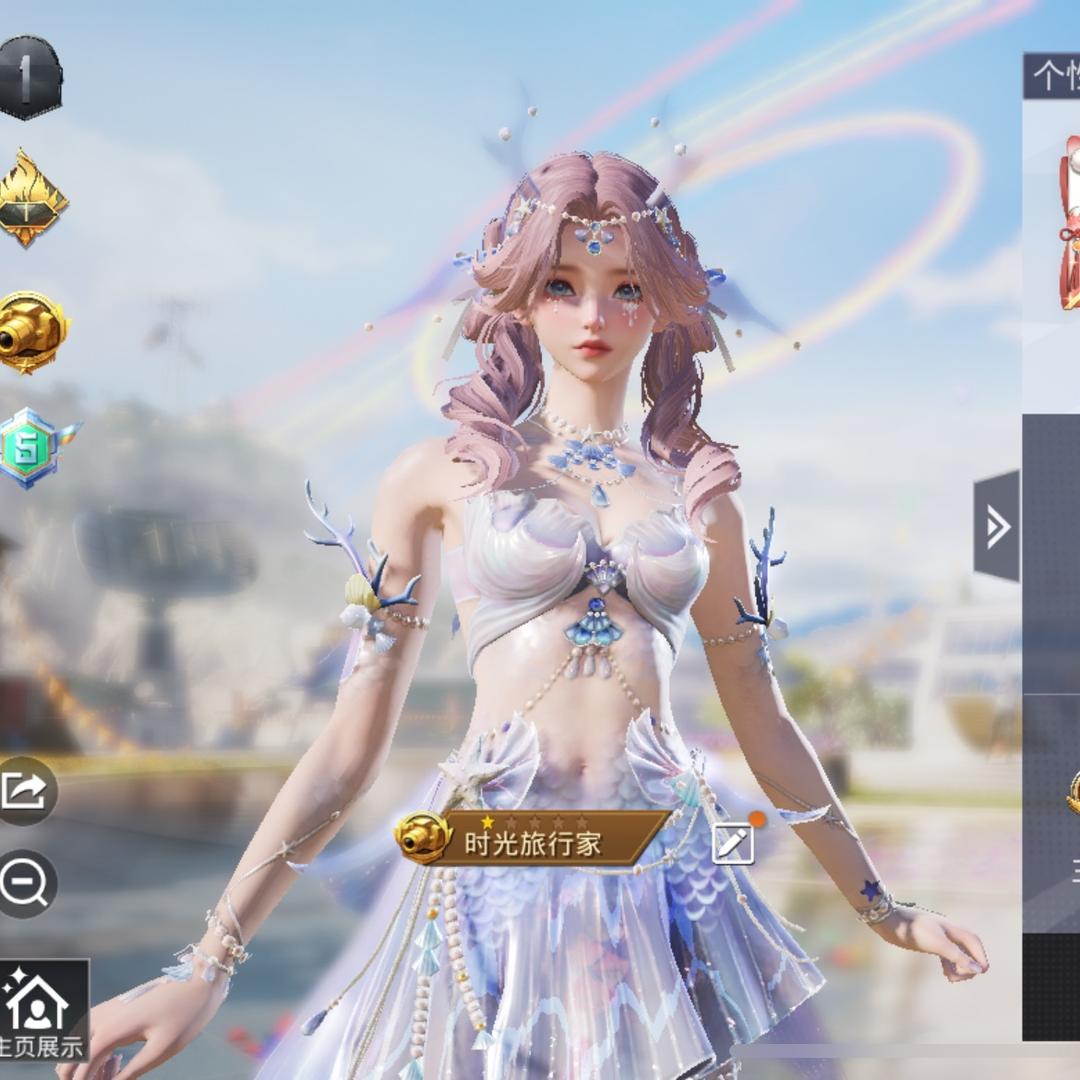This screenshot has width=1080, height=1080.
Task: Select the 时光旅行家 title banner
Action: [535, 839]
